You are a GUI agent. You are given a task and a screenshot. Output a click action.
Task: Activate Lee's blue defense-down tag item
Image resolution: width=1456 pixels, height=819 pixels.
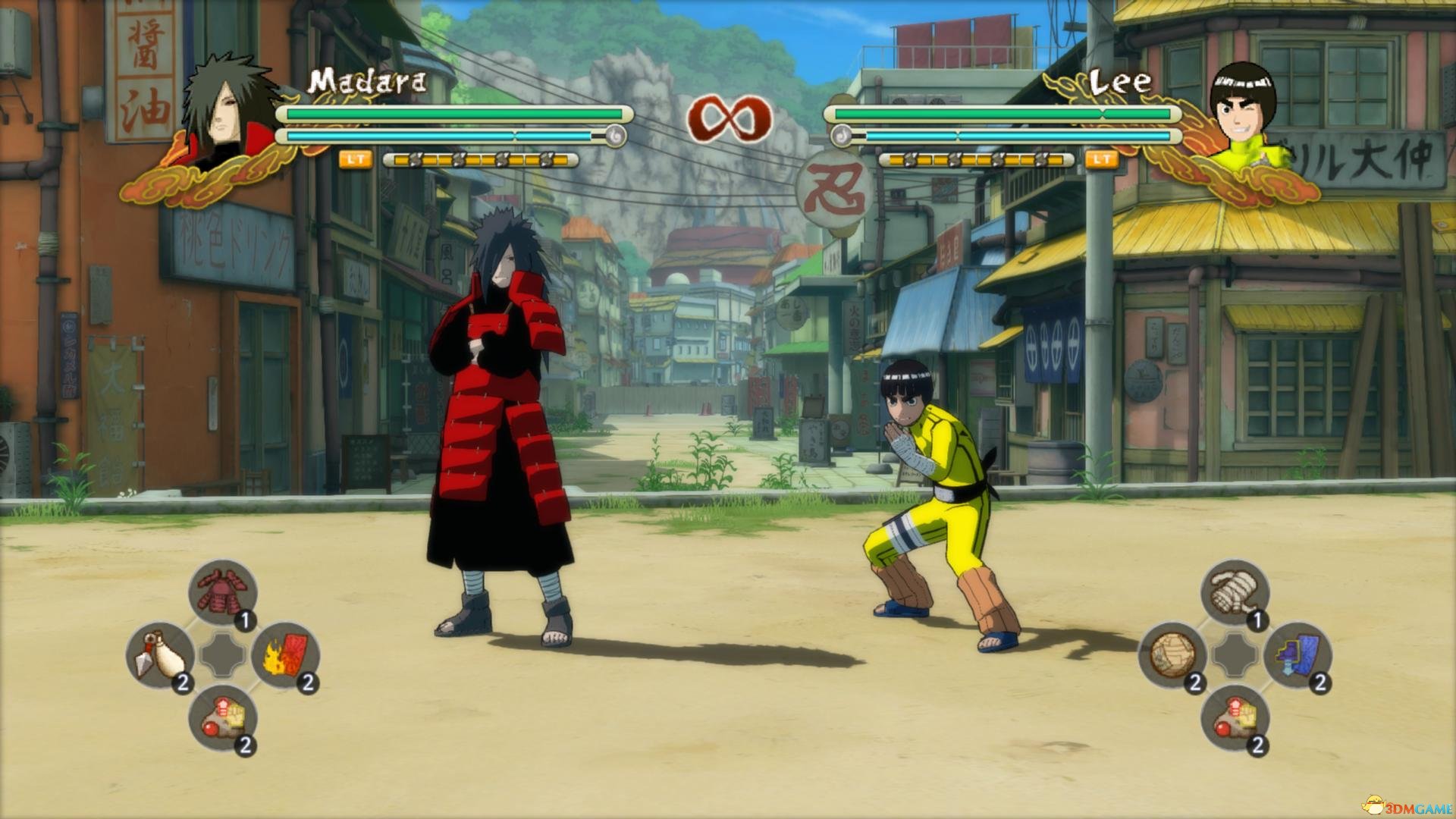click(x=1298, y=655)
